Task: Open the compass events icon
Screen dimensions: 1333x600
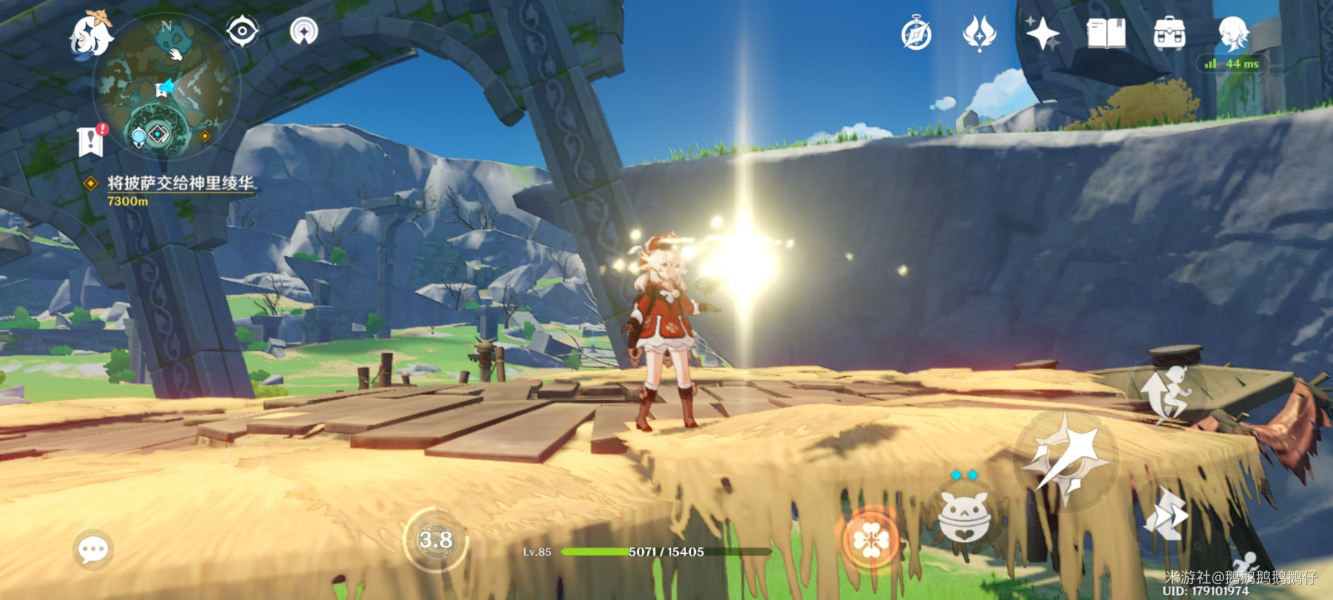Action: (916, 34)
